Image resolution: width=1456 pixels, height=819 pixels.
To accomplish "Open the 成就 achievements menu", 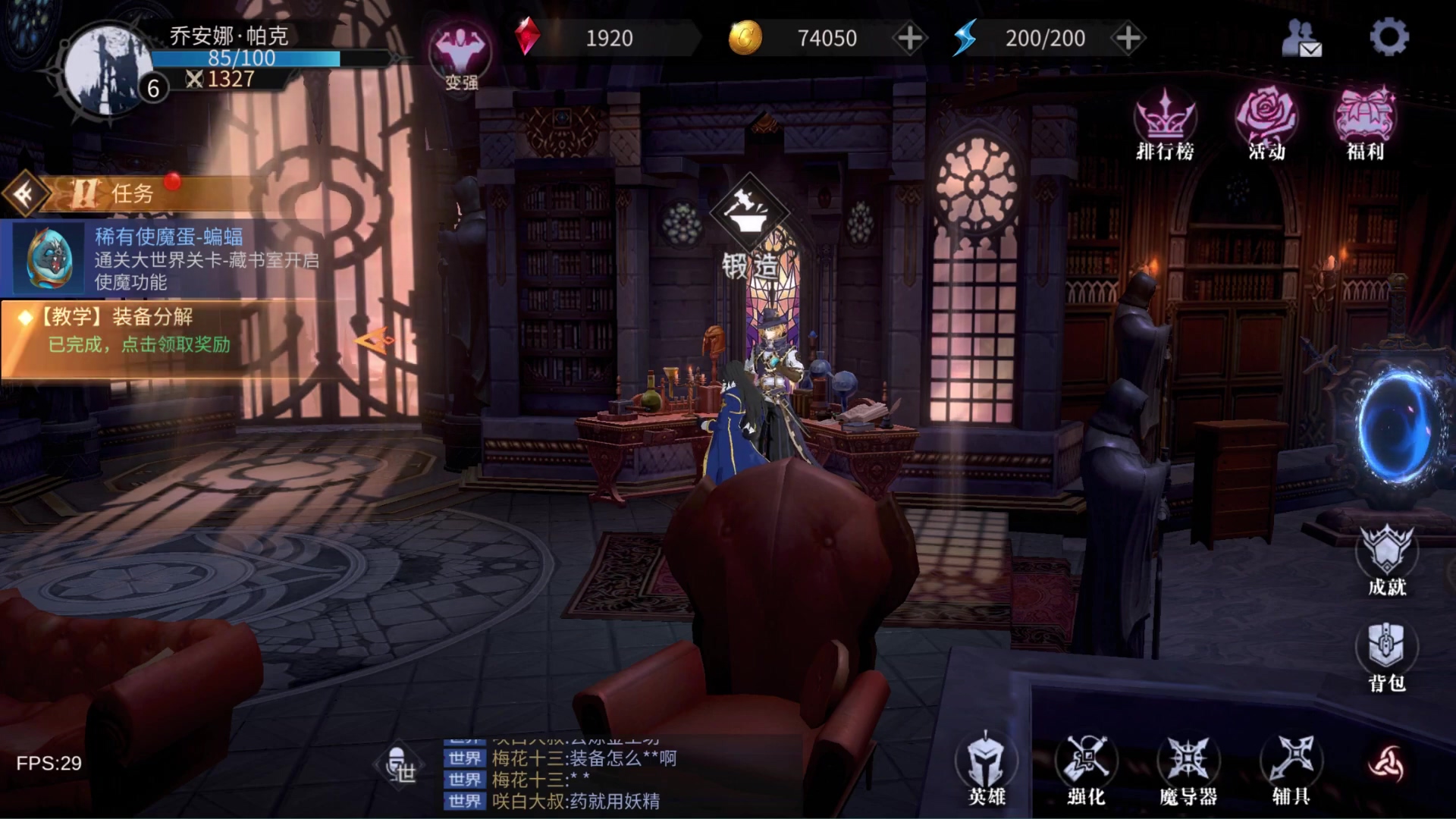I will pos(1387,560).
